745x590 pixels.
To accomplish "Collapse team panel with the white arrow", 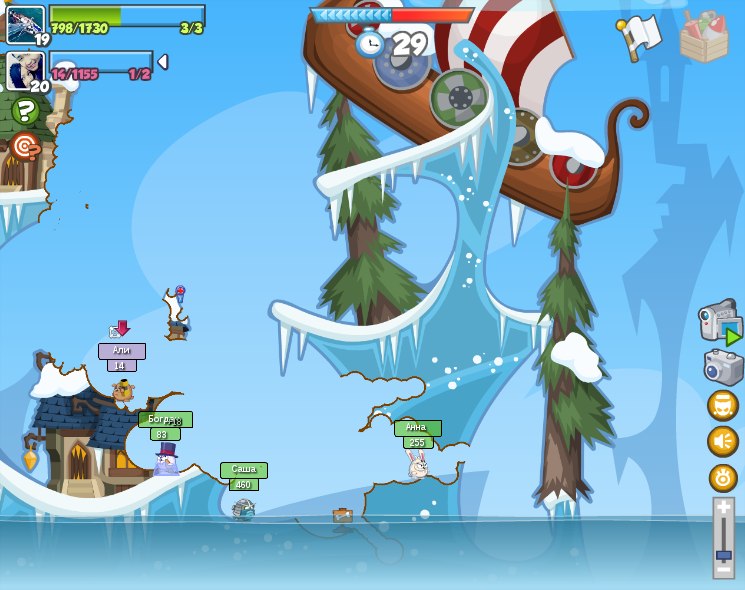I will 162,62.
